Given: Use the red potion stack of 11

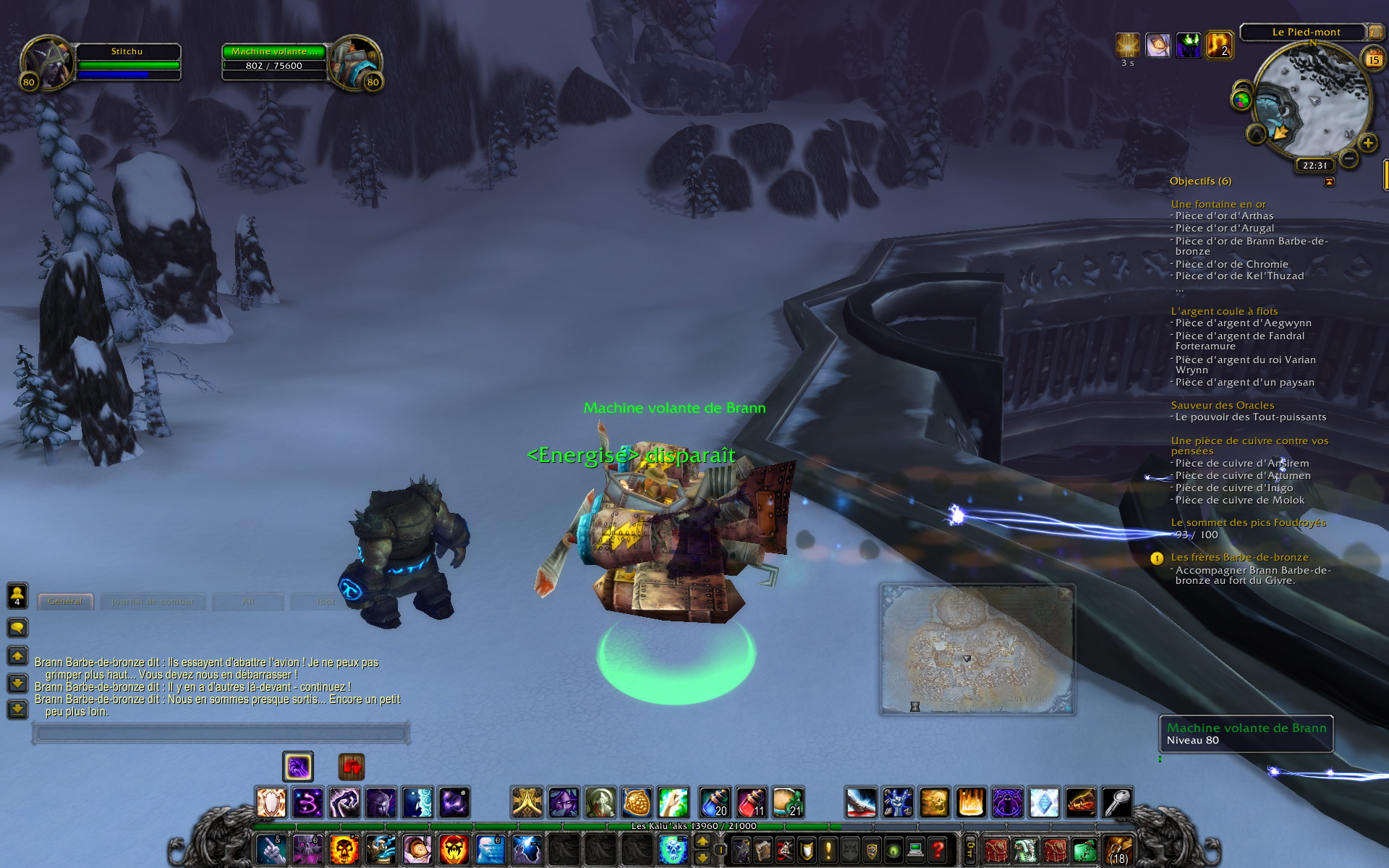Looking at the screenshot, I should 752,802.
